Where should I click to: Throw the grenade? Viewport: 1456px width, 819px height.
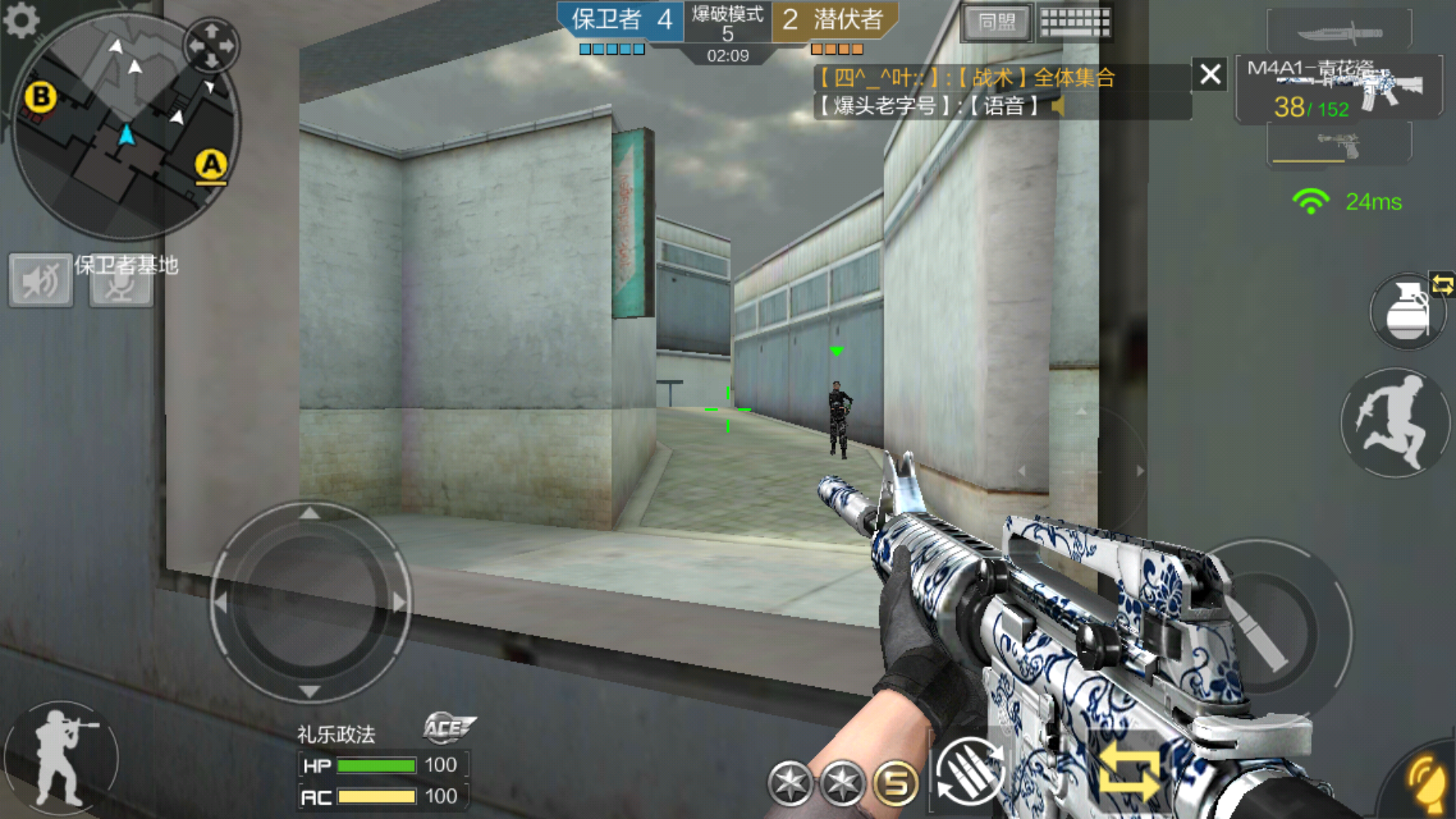[1407, 312]
